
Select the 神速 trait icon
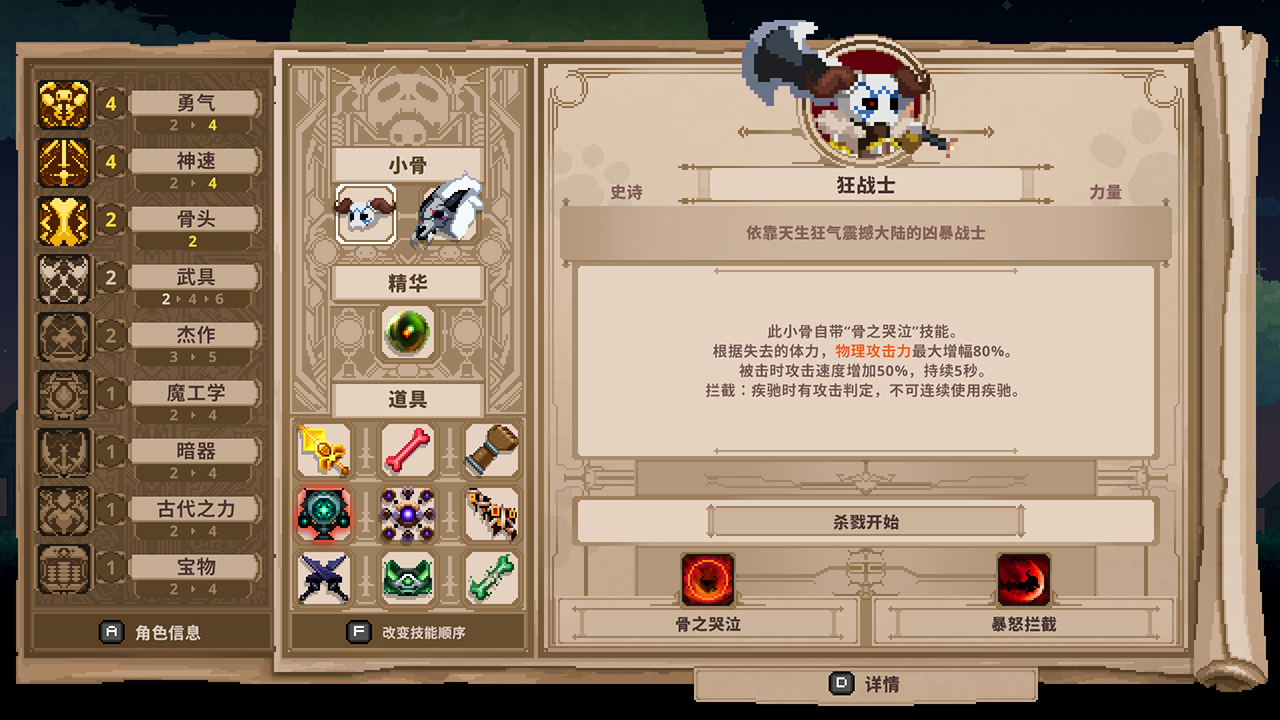[x=66, y=162]
